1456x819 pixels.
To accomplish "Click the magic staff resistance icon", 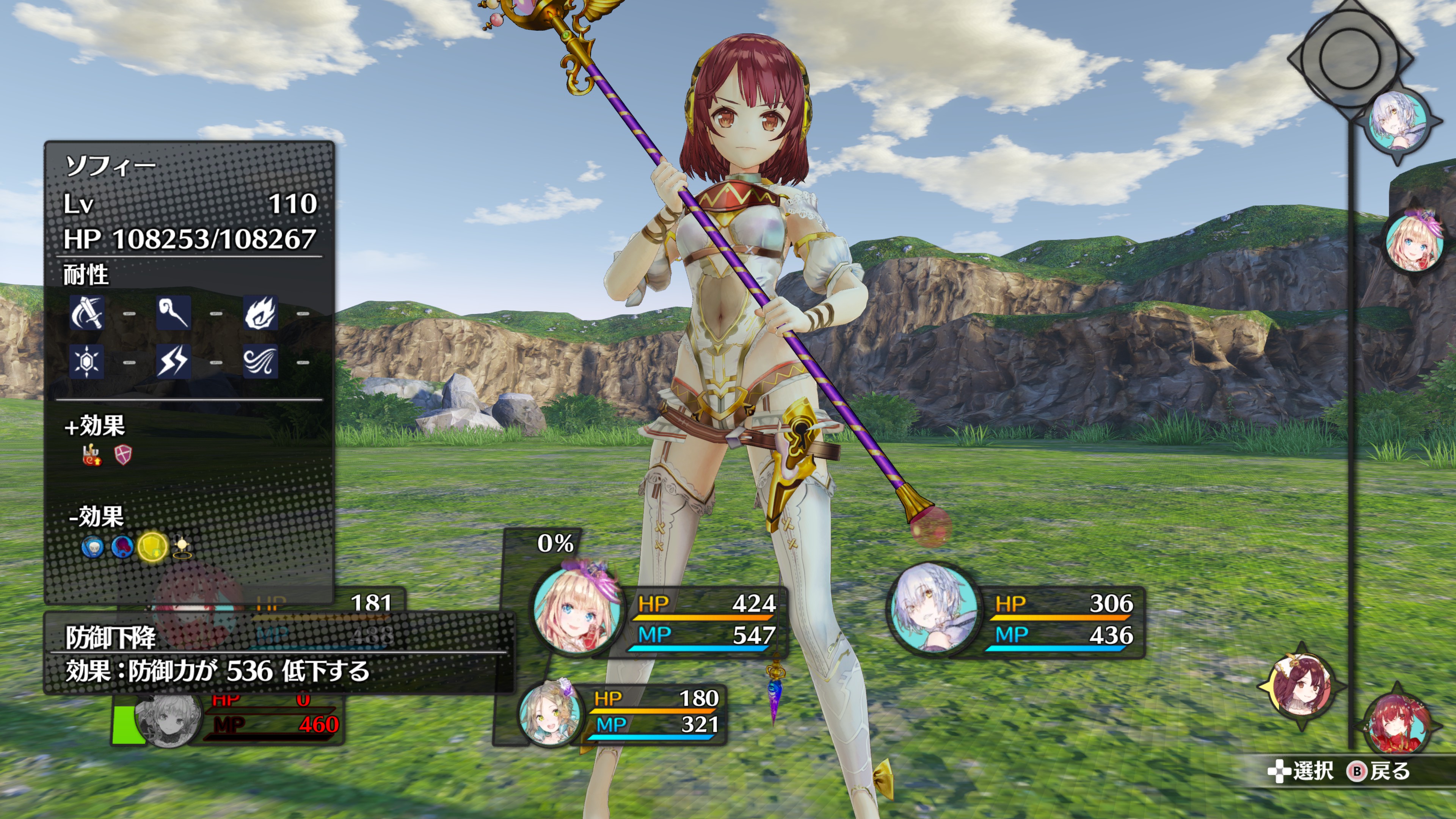I will (174, 312).
